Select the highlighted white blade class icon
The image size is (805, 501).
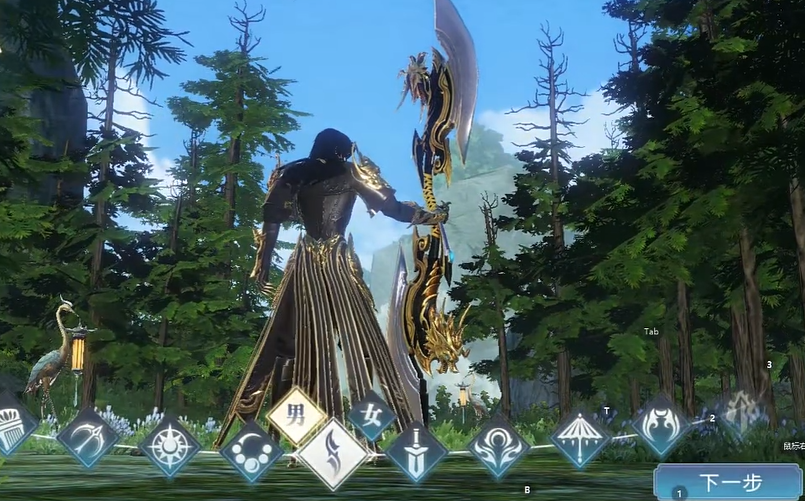(332, 454)
